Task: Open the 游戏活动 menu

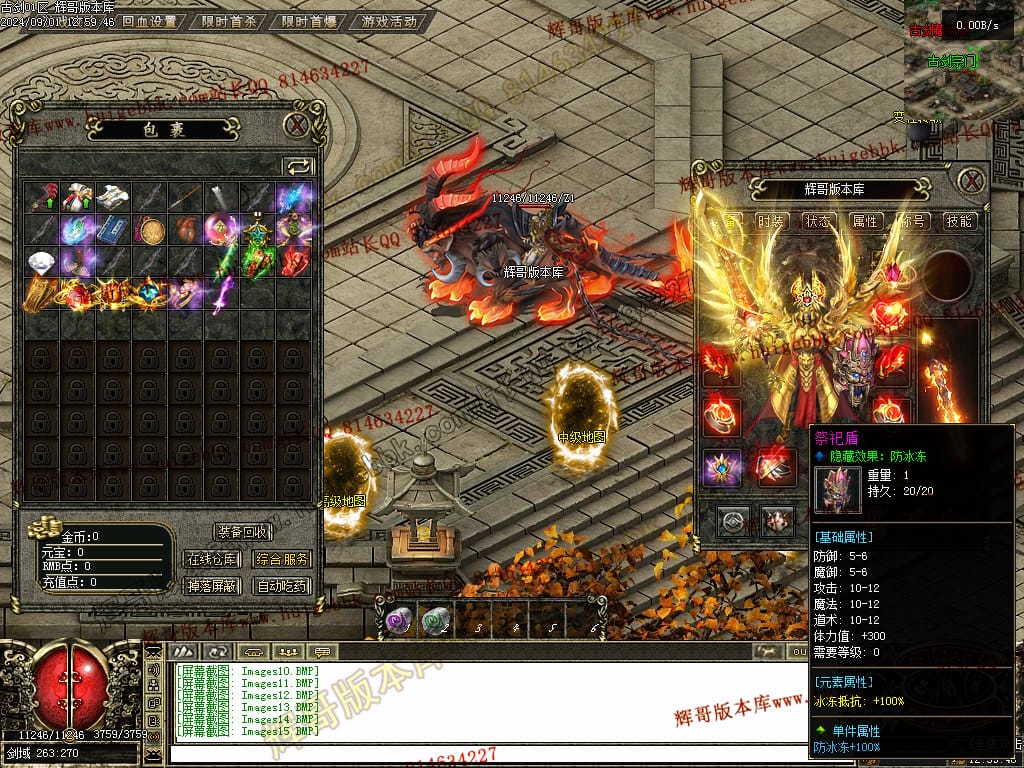Action: [389, 21]
